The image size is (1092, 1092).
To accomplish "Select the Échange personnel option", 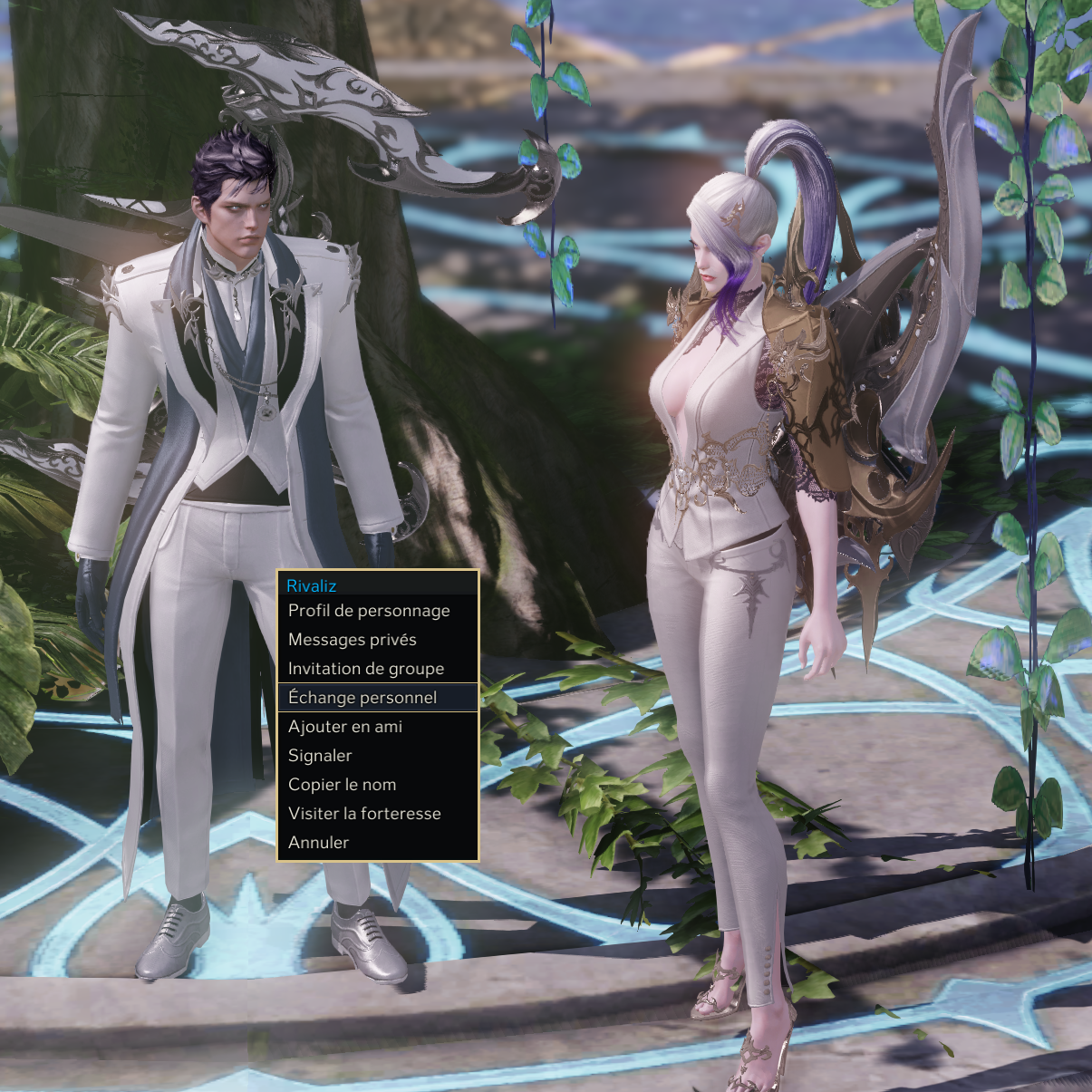I will coord(362,698).
